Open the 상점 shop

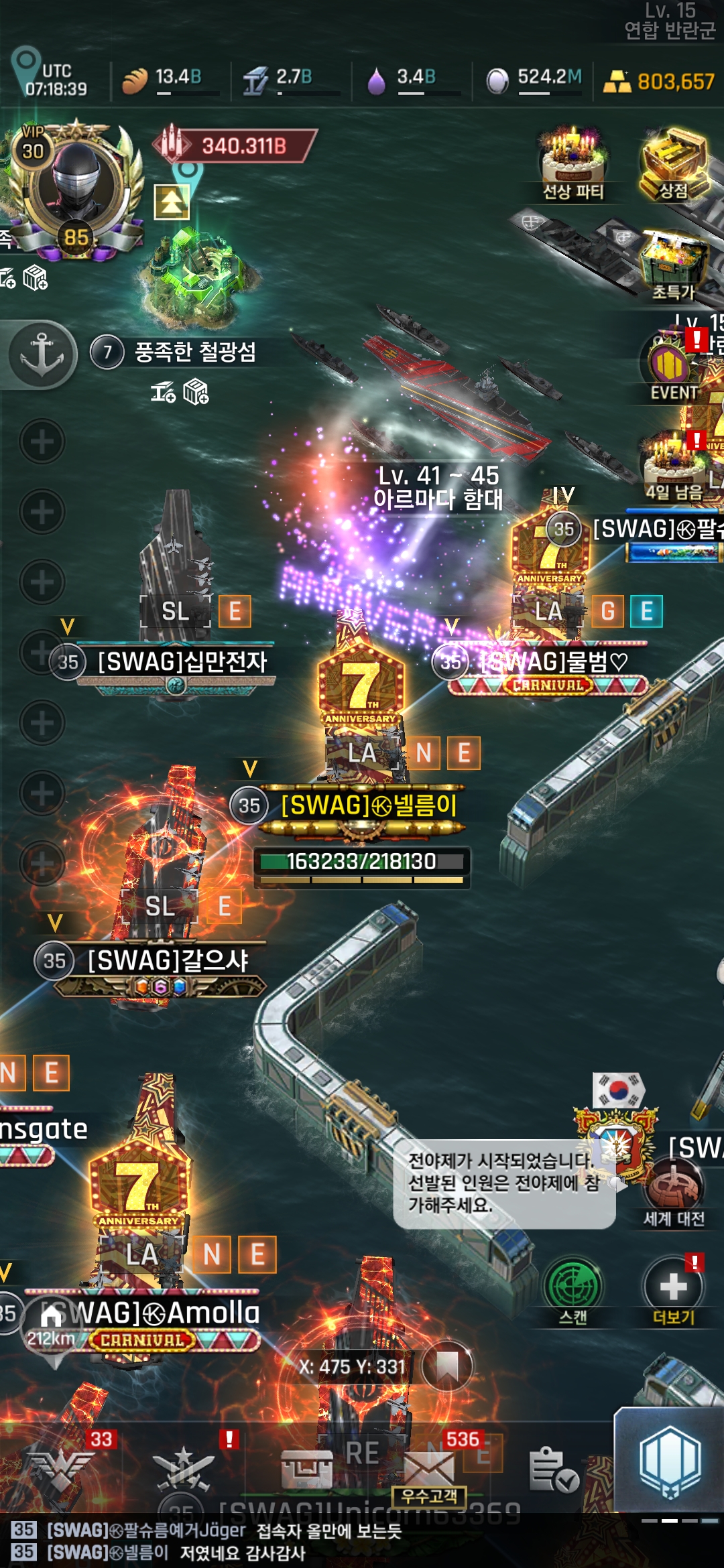[x=674, y=164]
